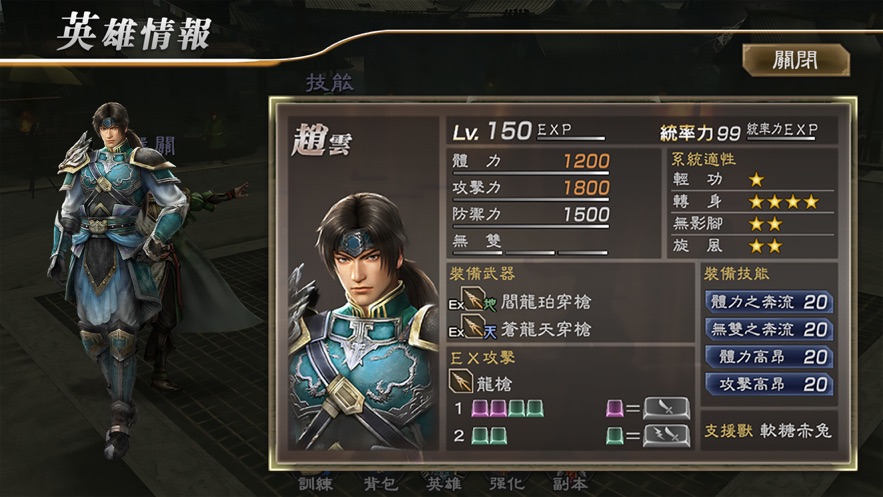The width and height of the screenshot is (883, 497).
Task: Close the hero info panel with 關閉
Action: click(x=795, y=60)
